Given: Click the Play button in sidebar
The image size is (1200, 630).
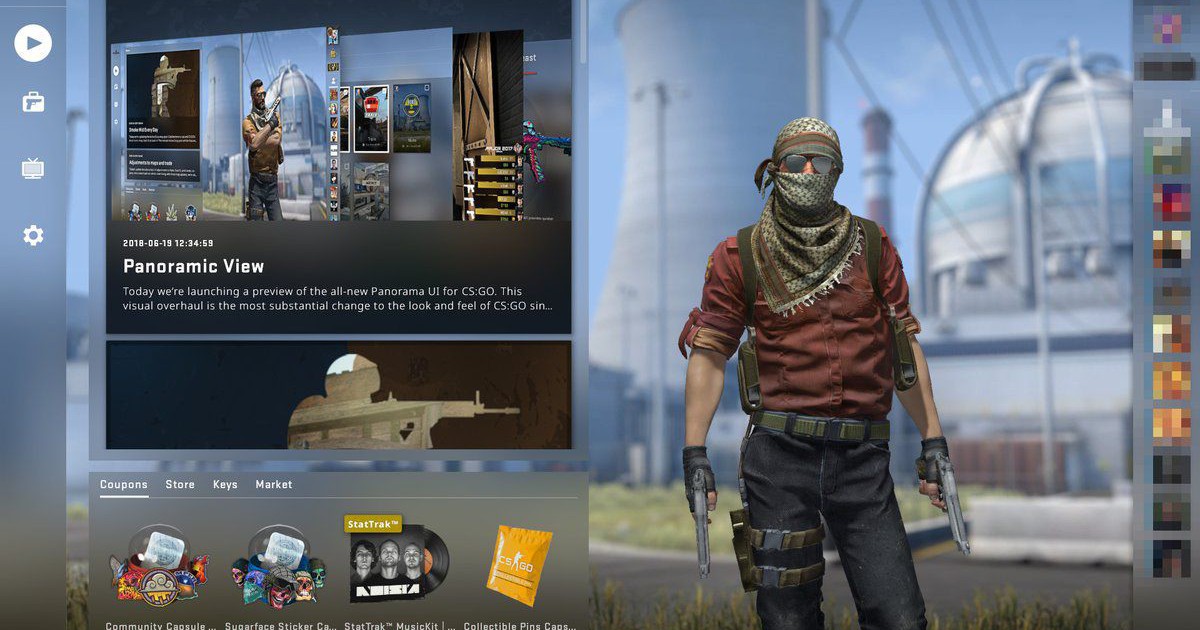Looking at the screenshot, I should (x=33, y=43).
